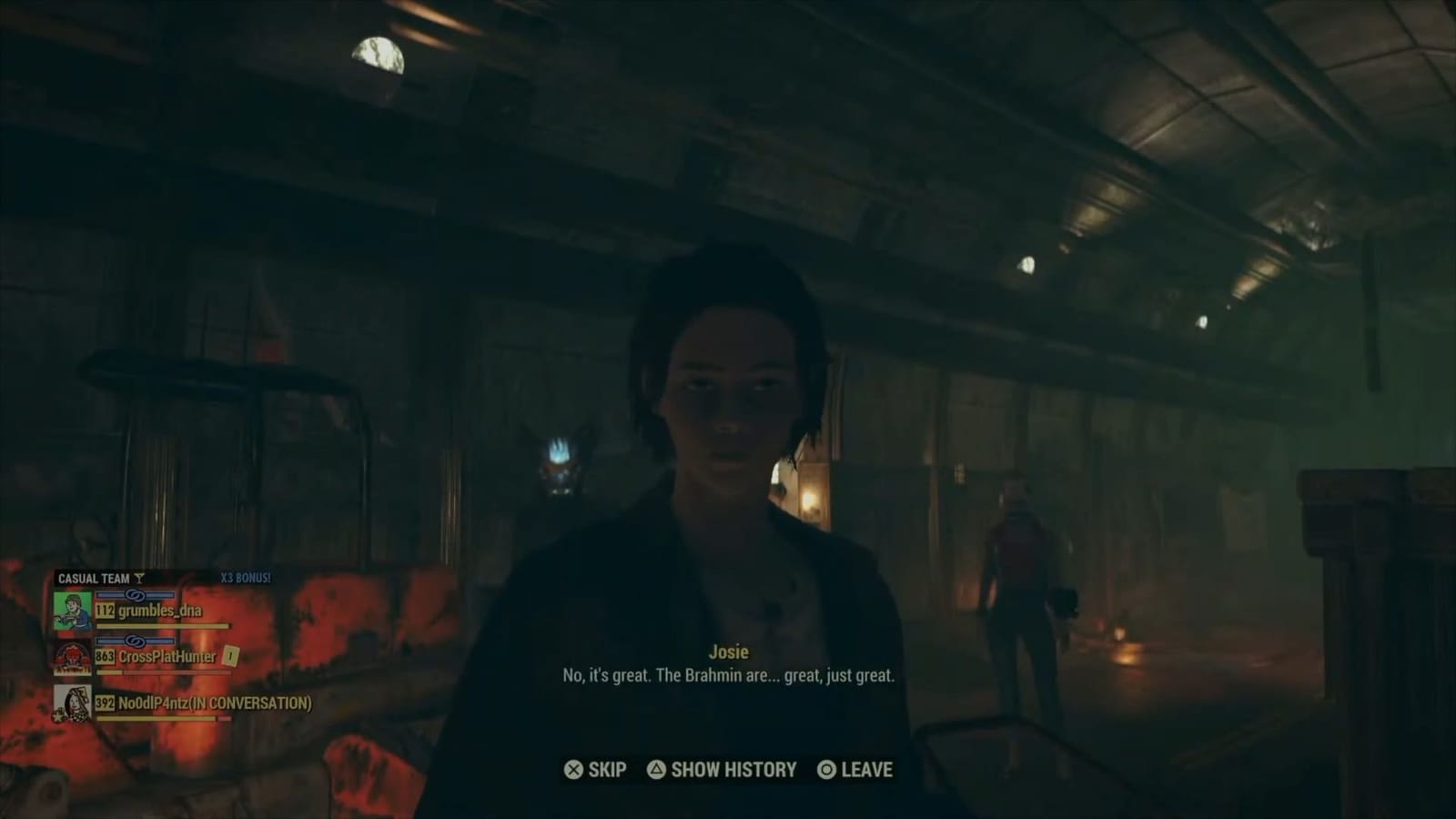Select the cocktail glass icon beside CASUAL TEAM
Image resolution: width=1456 pixels, height=819 pixels.
coord(138,578)
